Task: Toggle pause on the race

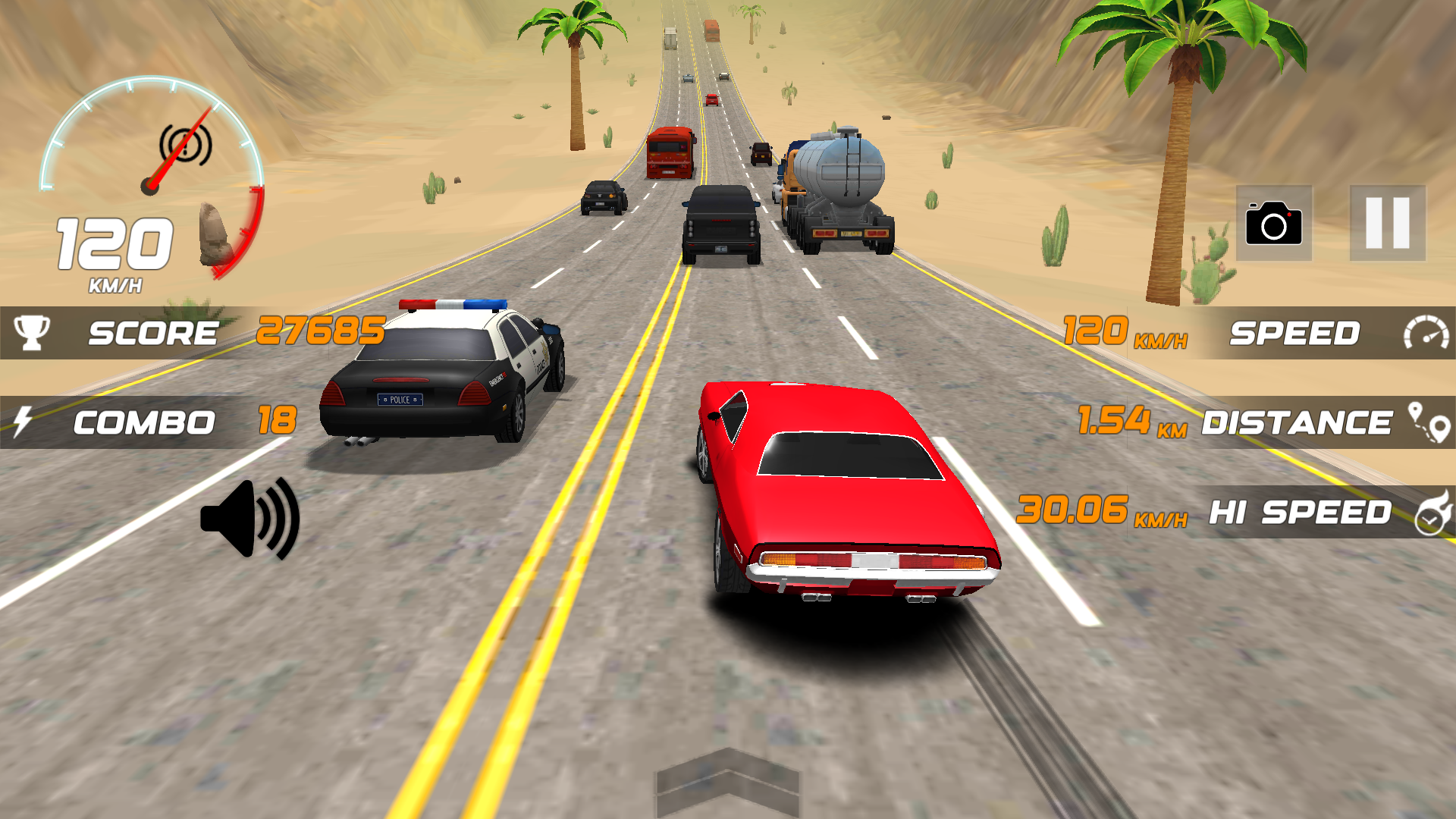Action: 1386,224
